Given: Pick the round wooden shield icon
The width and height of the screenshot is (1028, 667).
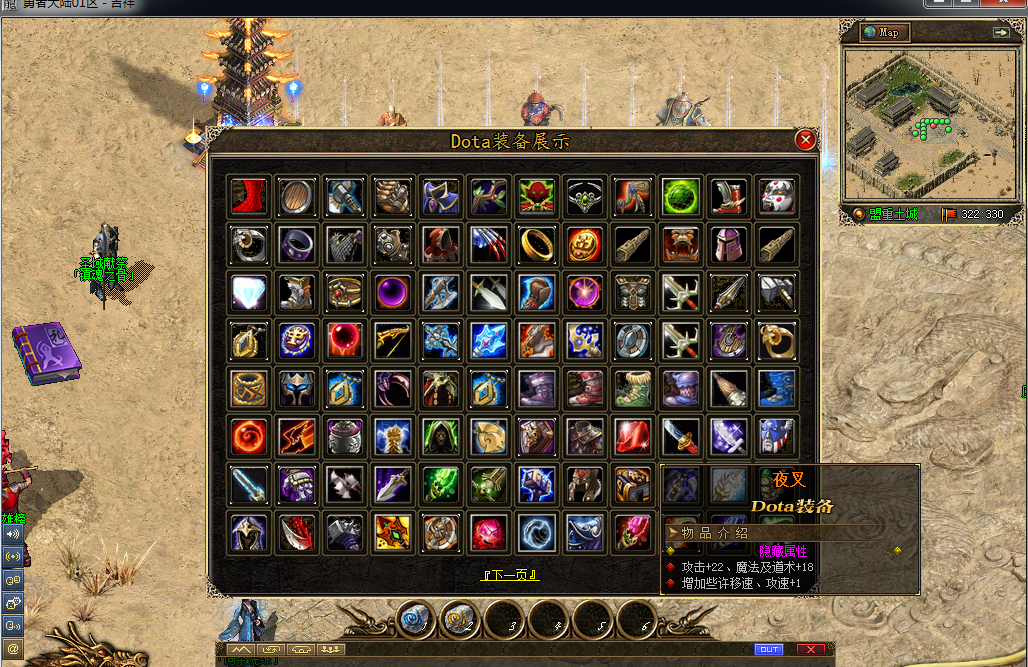Looking at the screenshot, I should pyautogui.click(x=296, y=197).
